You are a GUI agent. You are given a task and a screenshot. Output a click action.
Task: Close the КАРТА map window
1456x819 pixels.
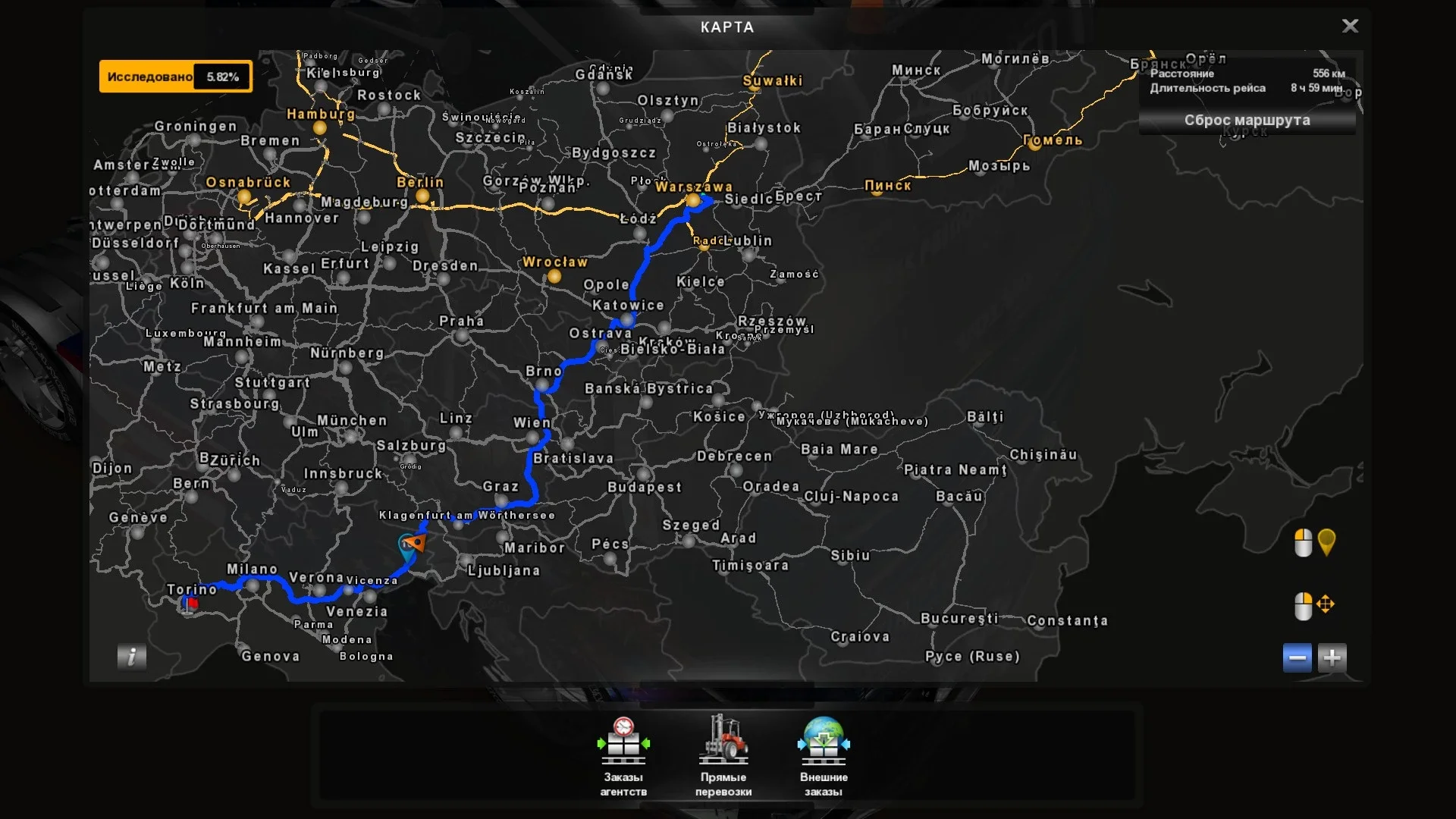pyautogui.click(x=1351, y=26)
